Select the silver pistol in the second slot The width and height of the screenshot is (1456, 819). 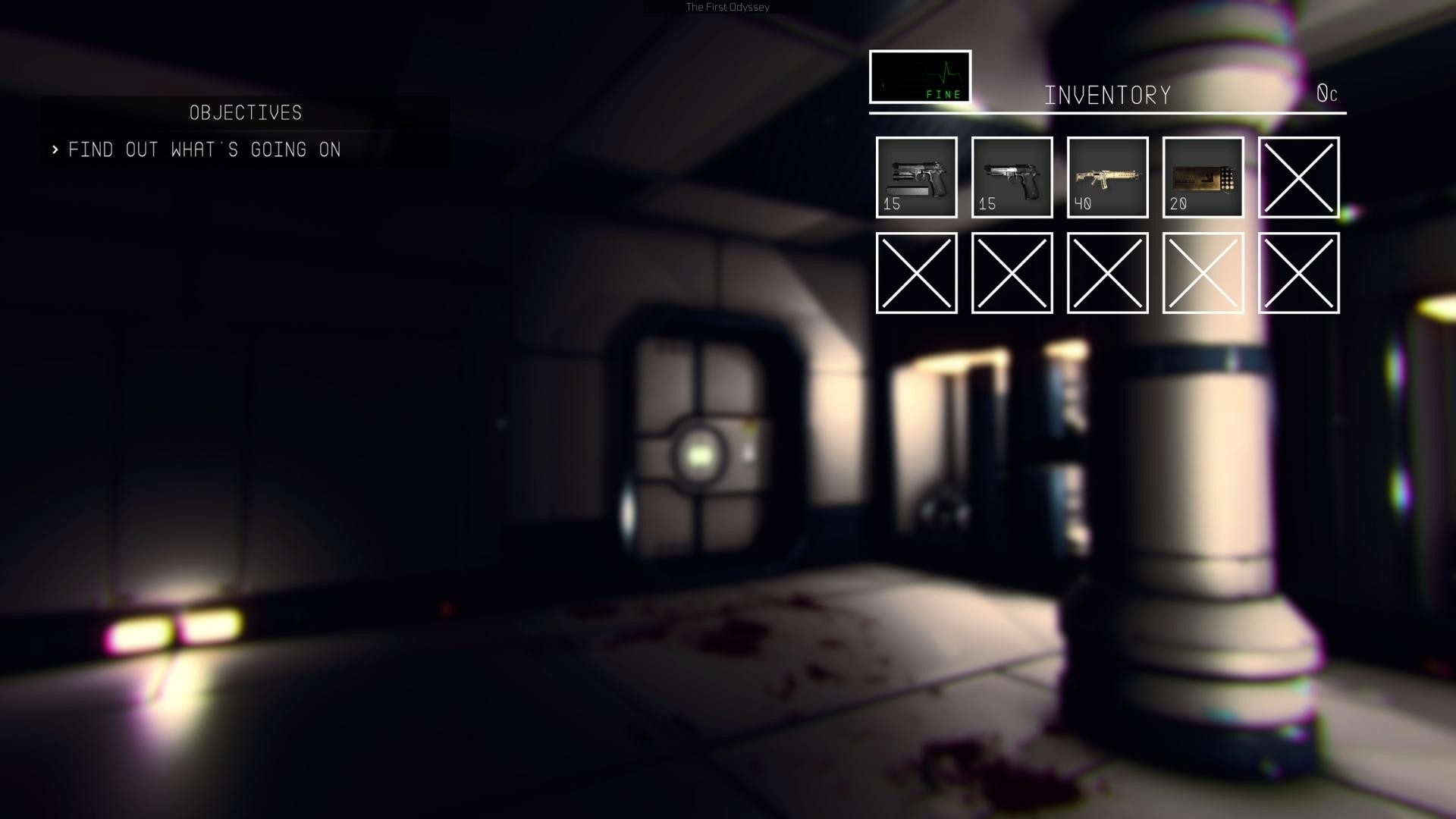coord(1012,177)
